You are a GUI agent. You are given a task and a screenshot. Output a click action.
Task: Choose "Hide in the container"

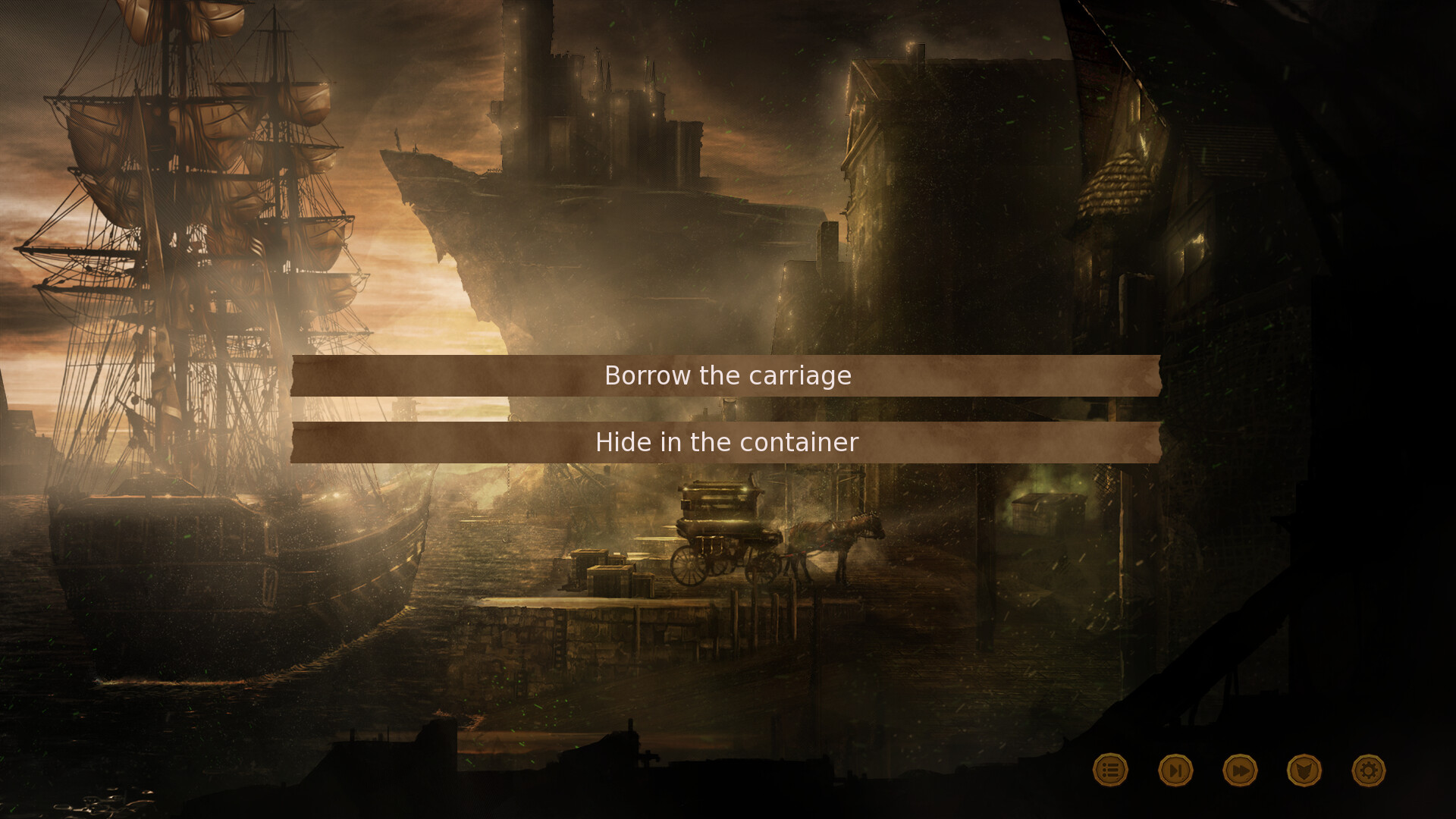pyautogui.click(x=726, y=442)
